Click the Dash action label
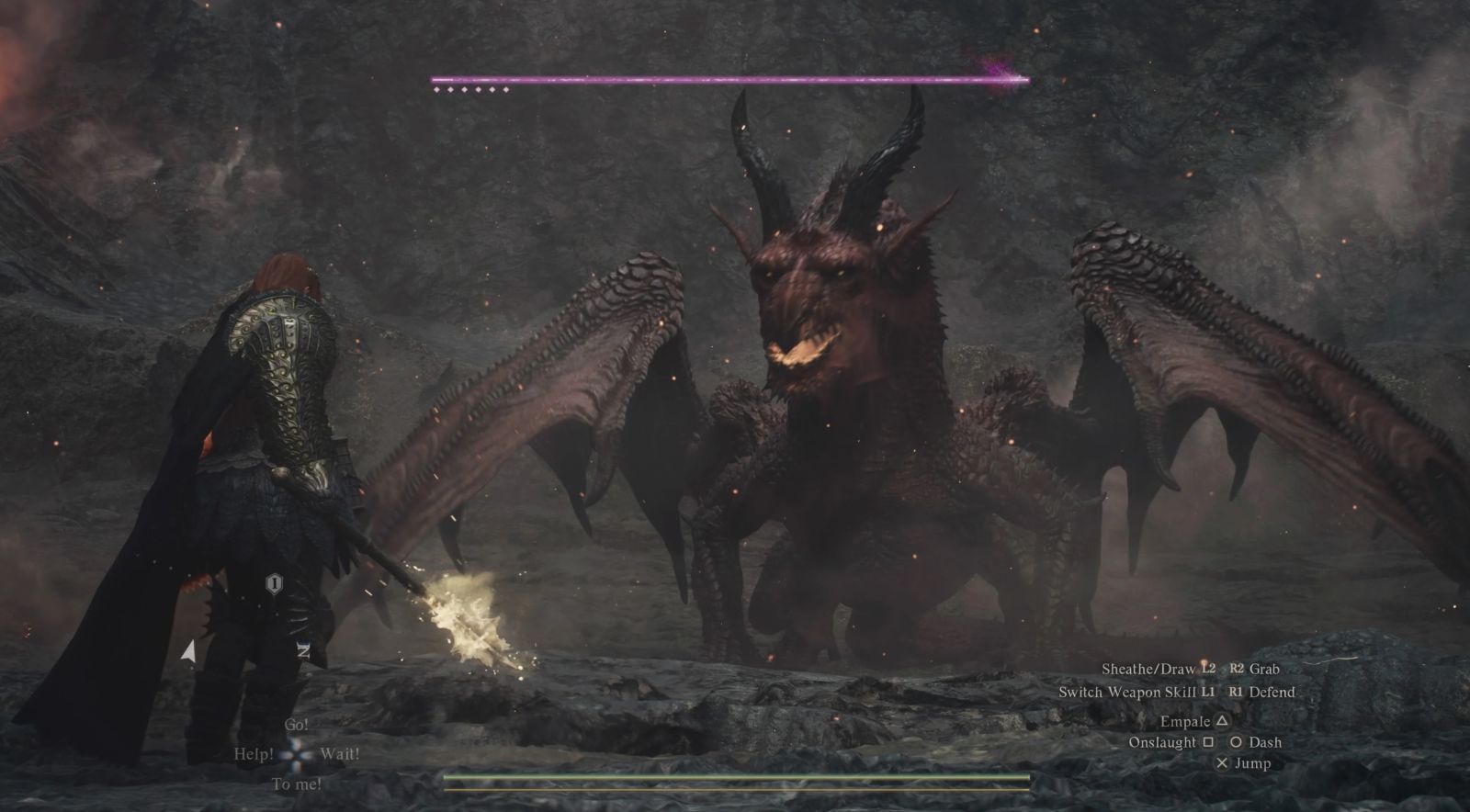Viewport: 1470px width, 812px height. (1265, 742)
